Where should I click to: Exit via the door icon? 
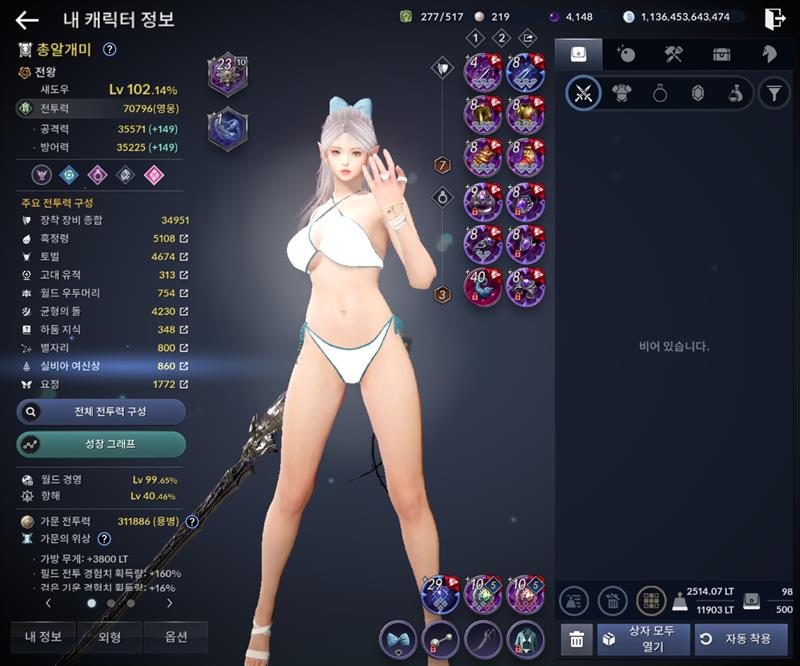coord(774,18)
